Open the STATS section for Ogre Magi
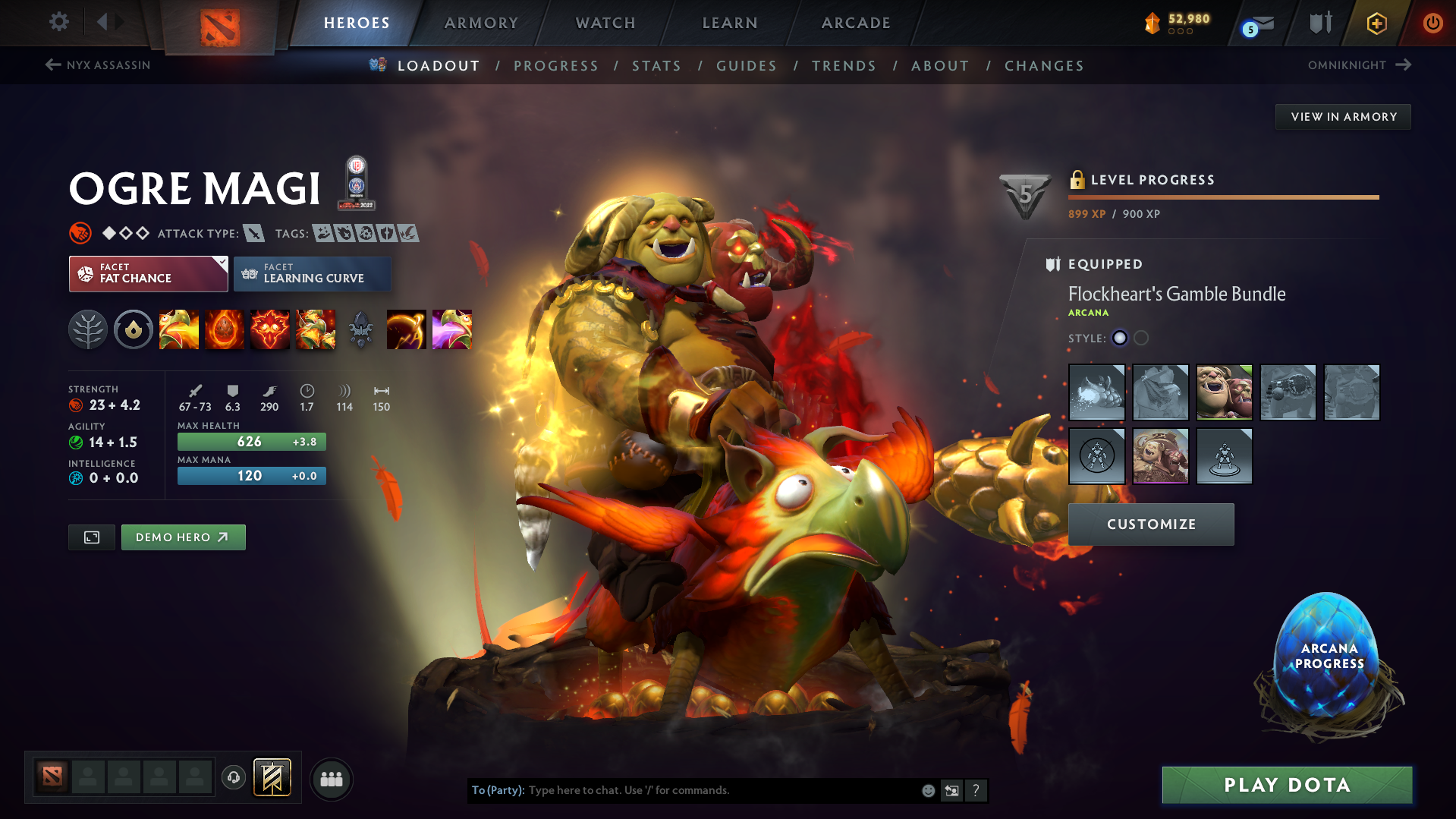The height and width of the screenshot is (819, 1456). pyautogui.click(x=656, y=65)
